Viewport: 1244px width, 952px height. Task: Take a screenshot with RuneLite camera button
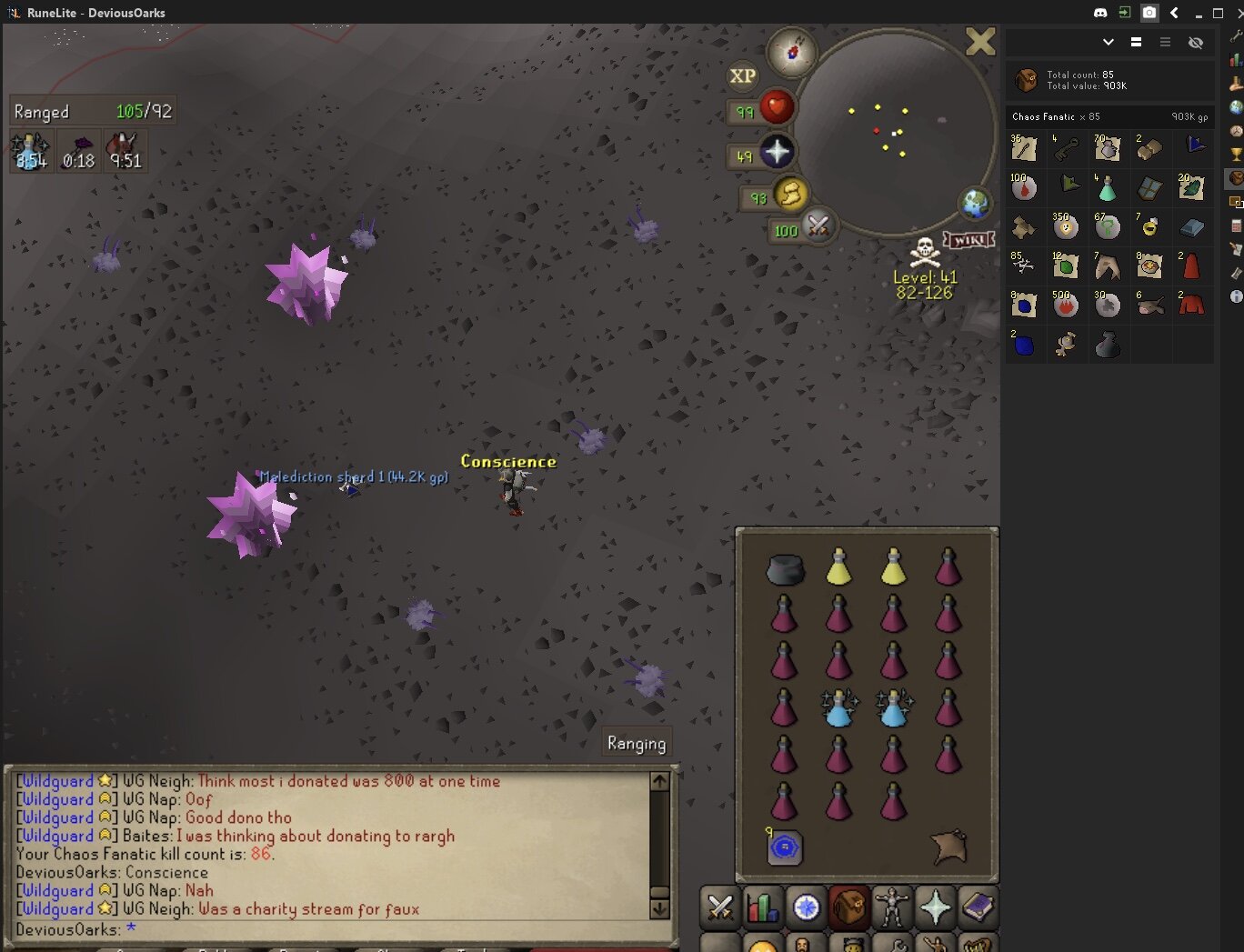[x=1149, y=13]
